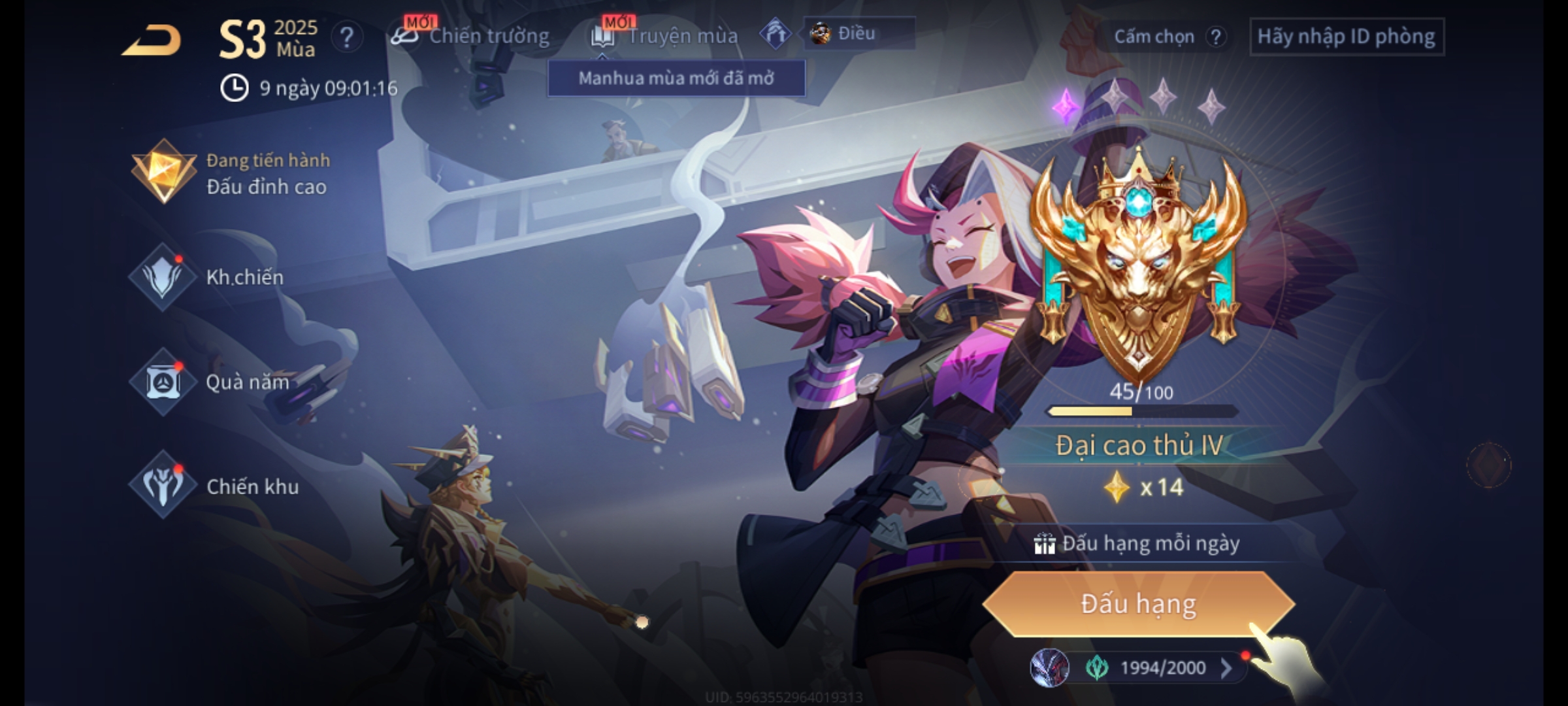Select the Điều hero preference box

coord(858,33)
